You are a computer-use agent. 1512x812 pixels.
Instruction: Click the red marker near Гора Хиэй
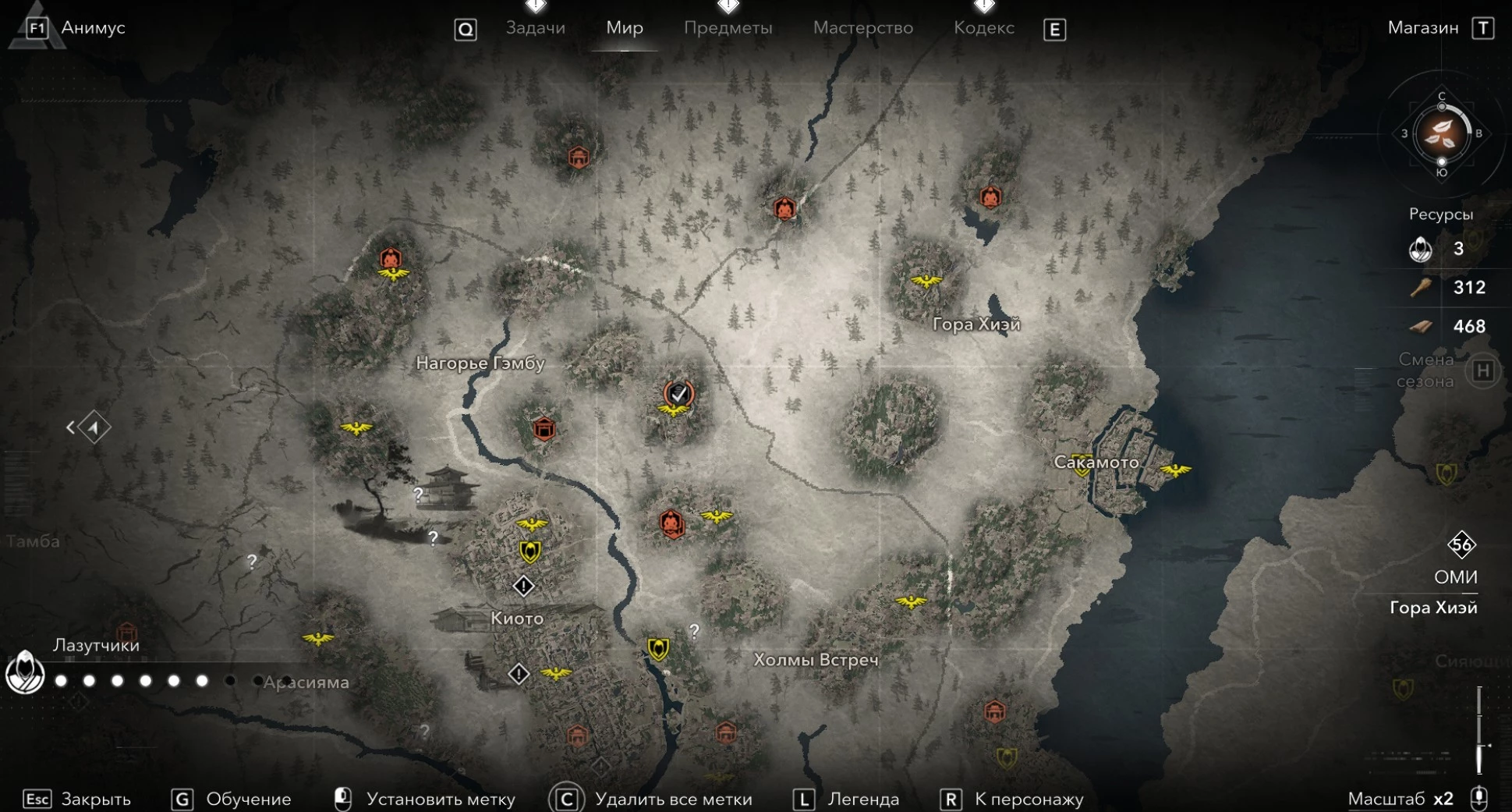[x=990, y=197]
